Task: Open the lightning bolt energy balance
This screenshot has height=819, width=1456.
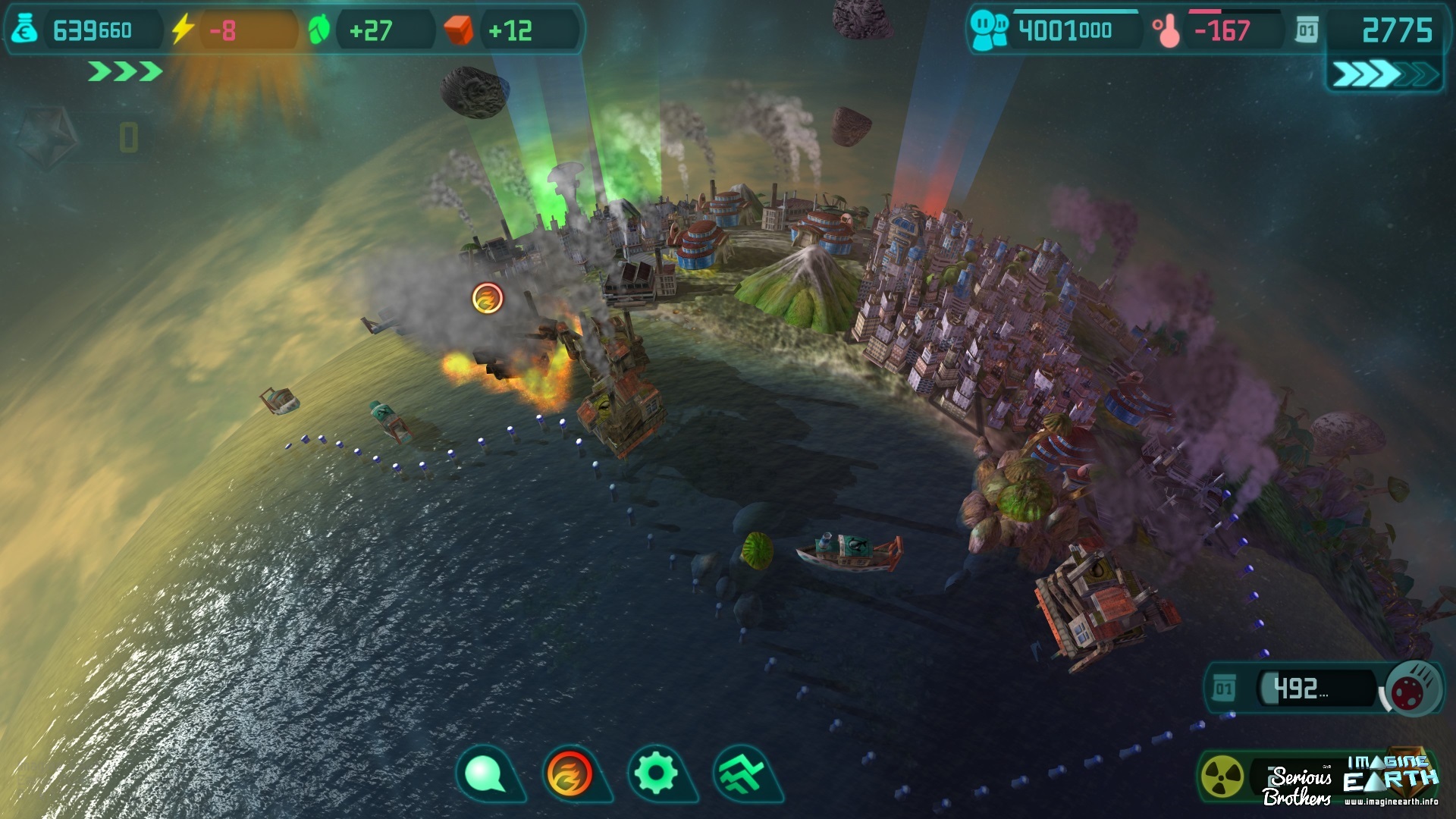Action: (182, 30)
